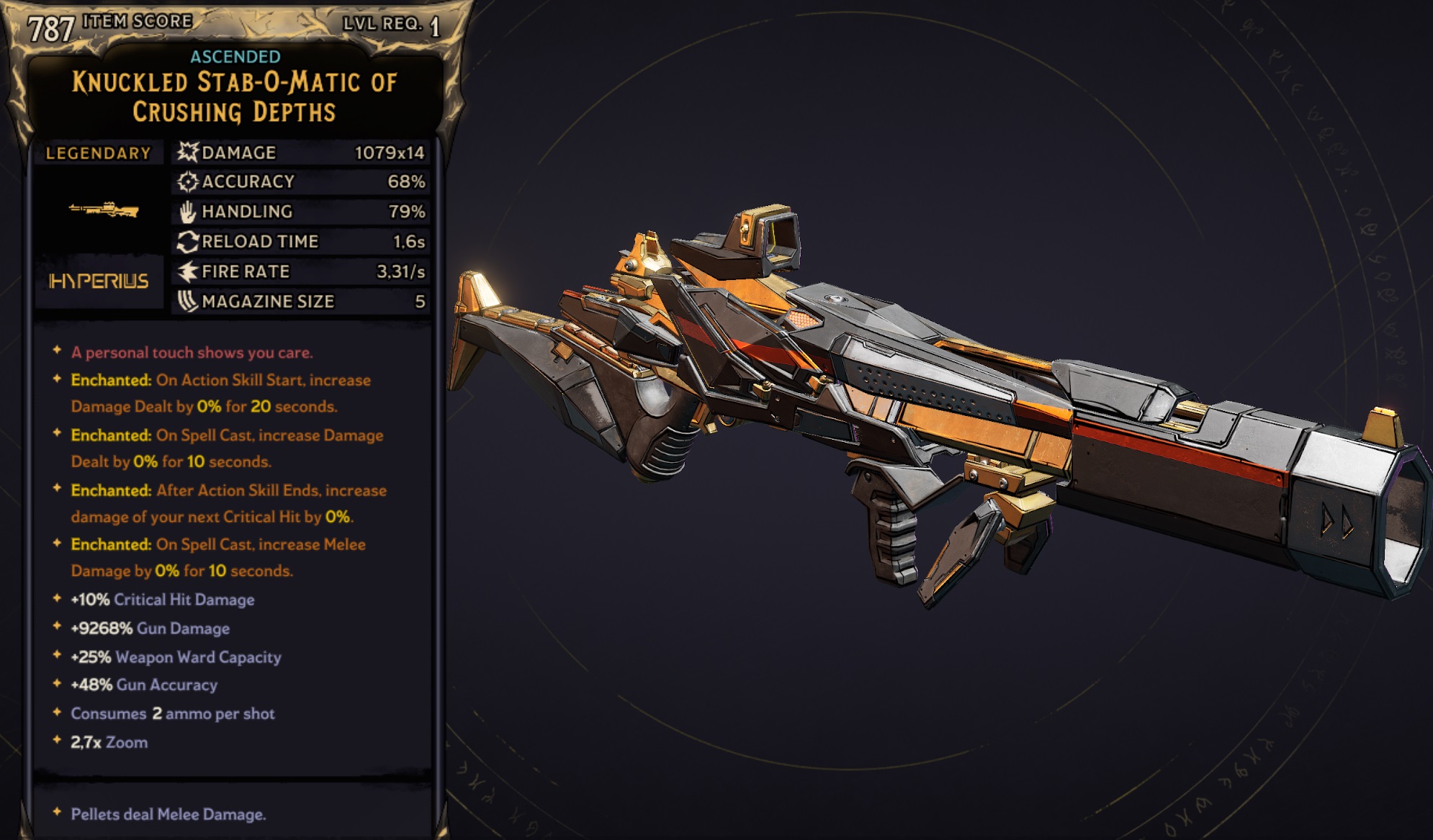Click the Accuracy crosshair icon
Viewport: 1433px width, 840px height.
click(x=187, y=181)
